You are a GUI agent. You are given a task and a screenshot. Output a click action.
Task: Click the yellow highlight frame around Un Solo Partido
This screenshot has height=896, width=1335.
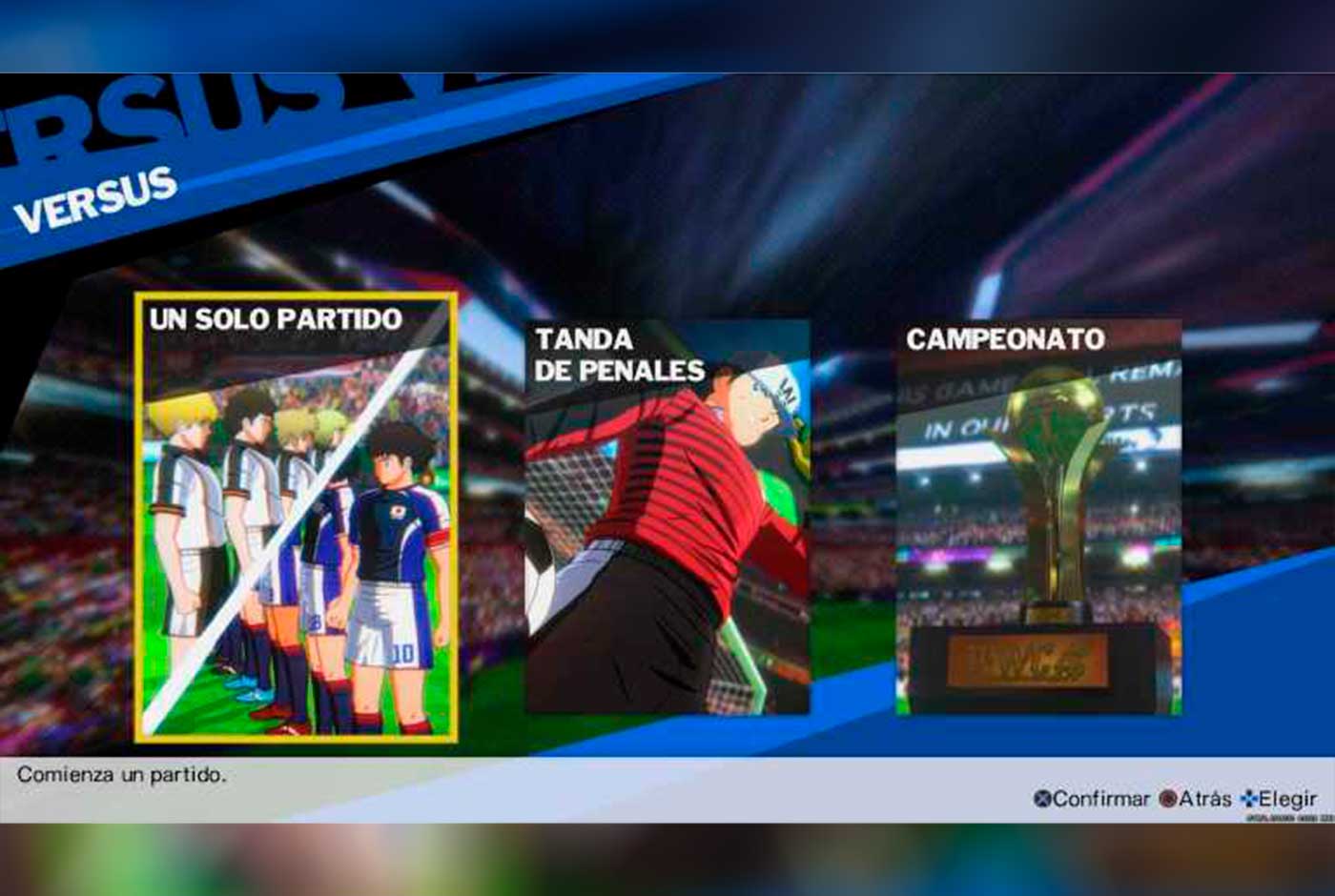pos(141,519)
